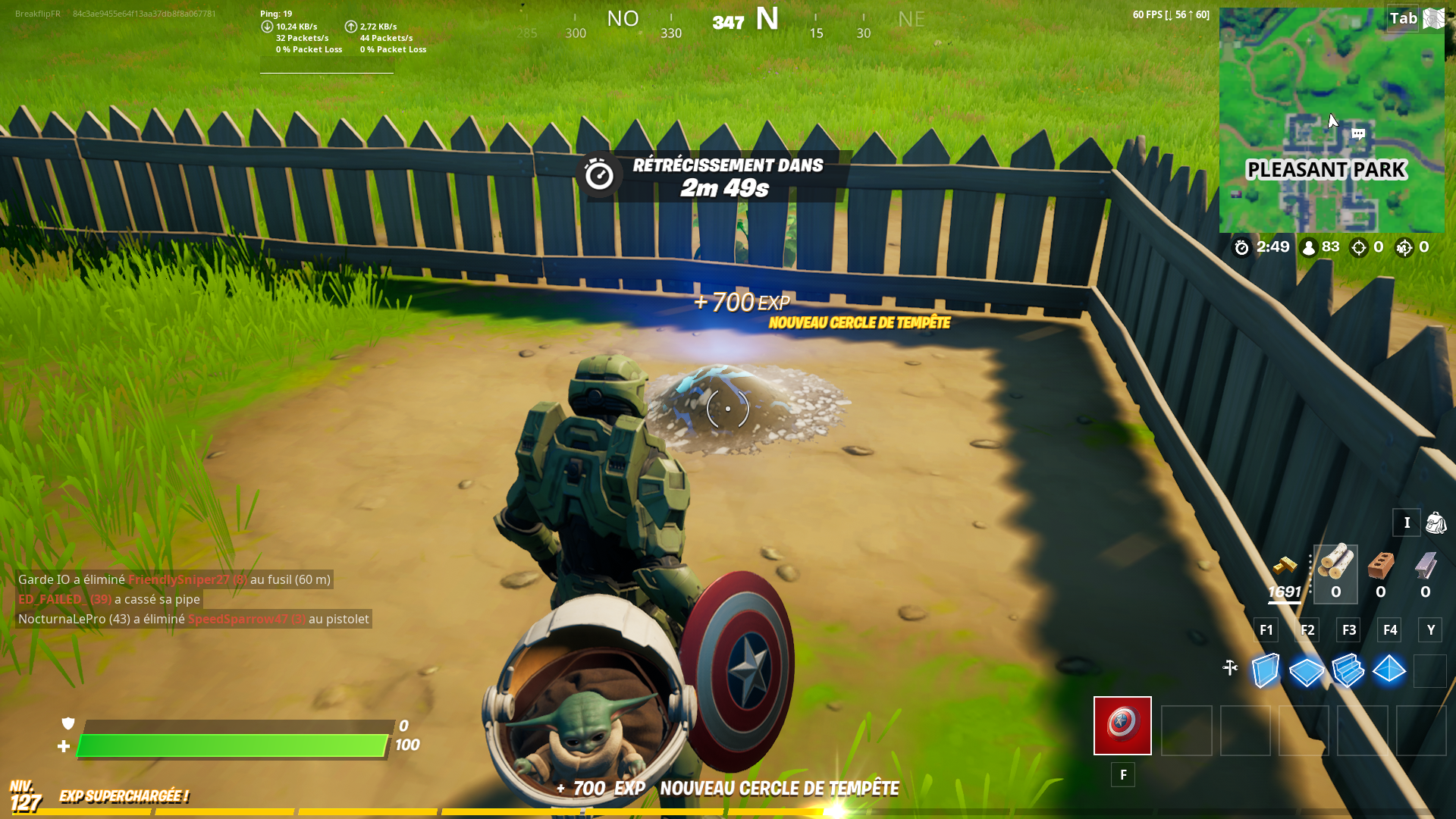Click the eliminations crosshair icon showing 0
Screen dimensions: 1456x819
(x=1357, y=247)
